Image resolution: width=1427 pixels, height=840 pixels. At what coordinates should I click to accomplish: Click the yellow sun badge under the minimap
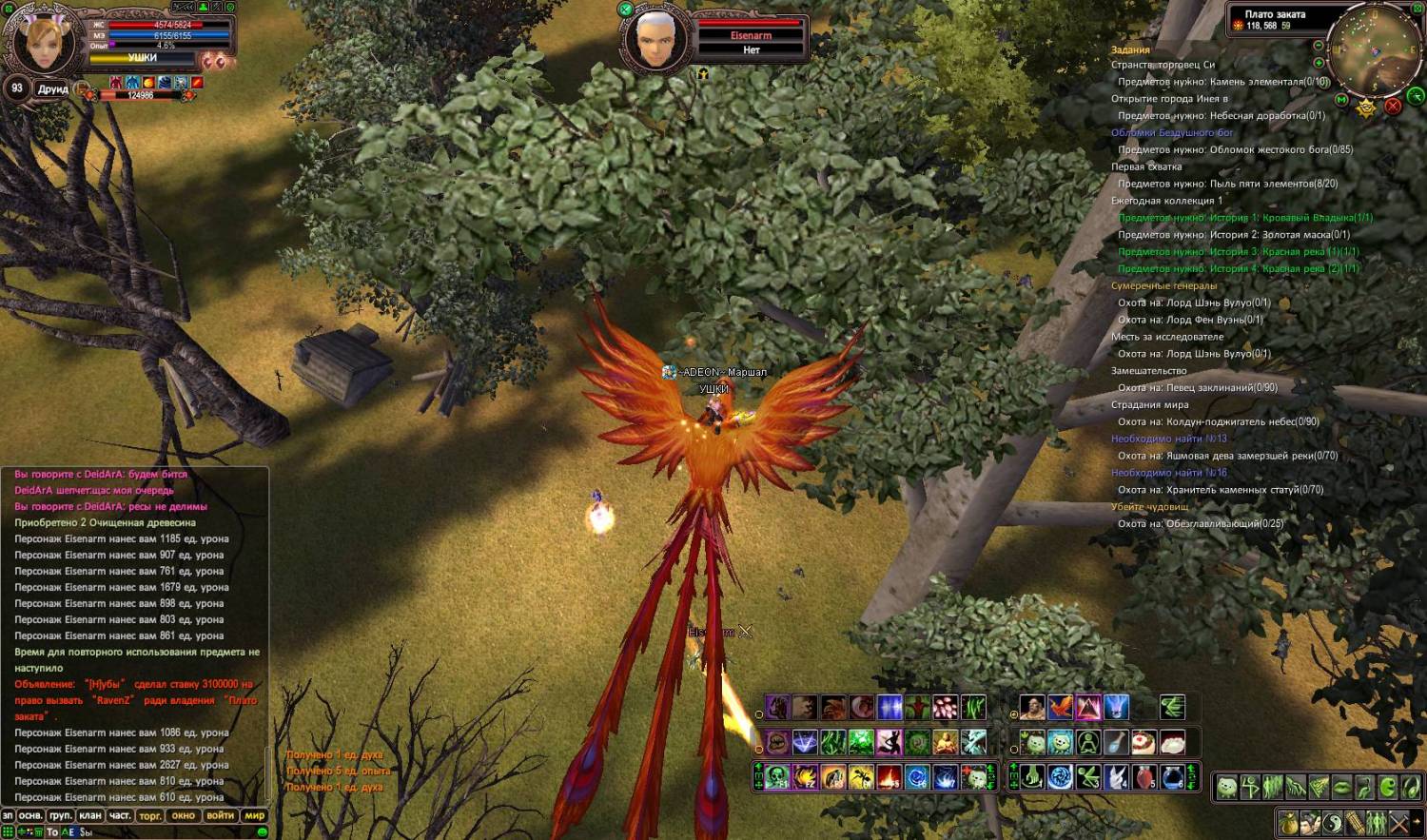[x=1366, y=107]
